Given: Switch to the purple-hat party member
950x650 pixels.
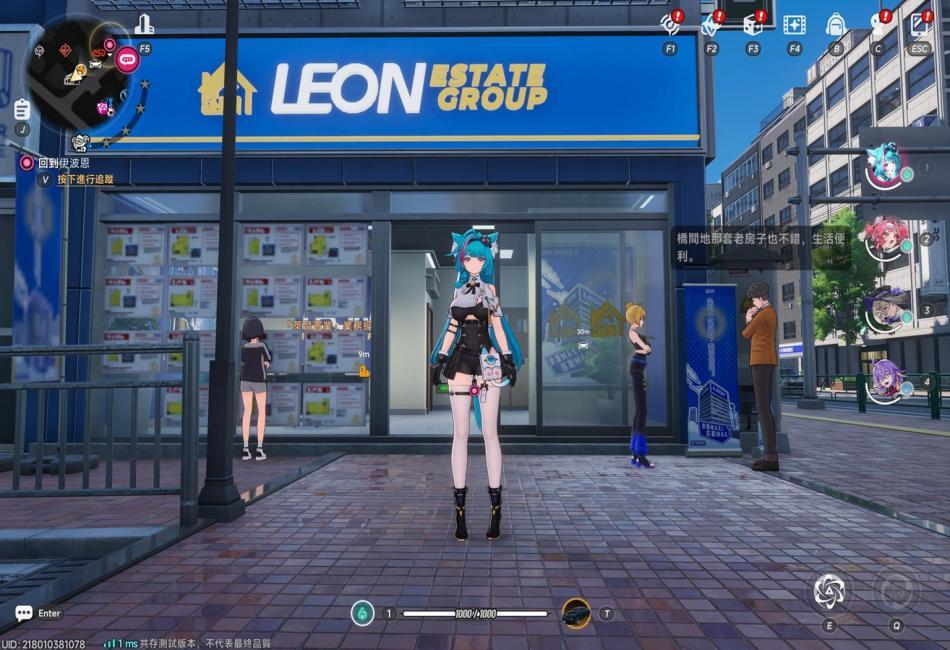Looking at the screenshot, I should [884, 308].
